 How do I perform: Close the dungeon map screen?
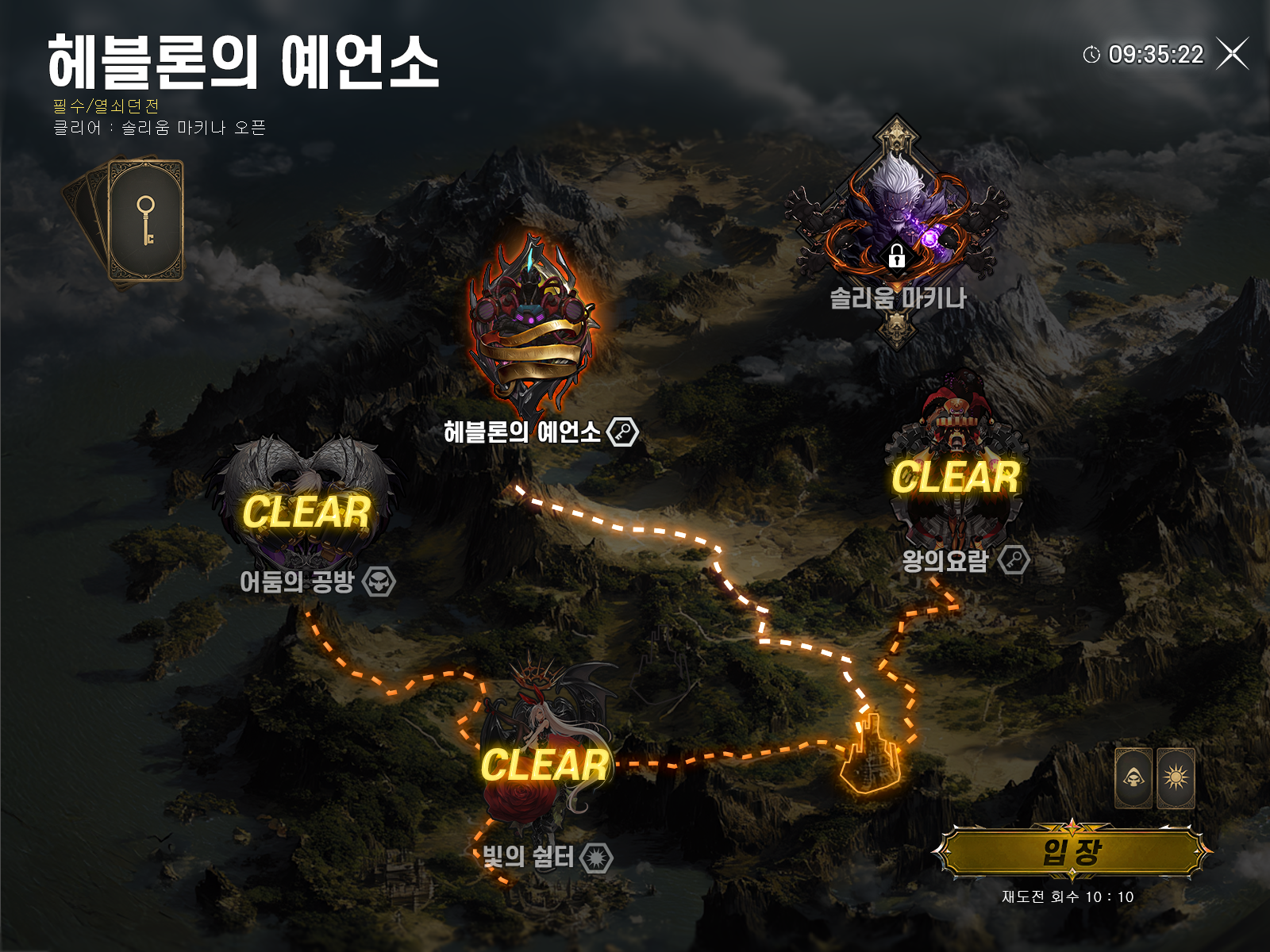tap(1233, 54)
